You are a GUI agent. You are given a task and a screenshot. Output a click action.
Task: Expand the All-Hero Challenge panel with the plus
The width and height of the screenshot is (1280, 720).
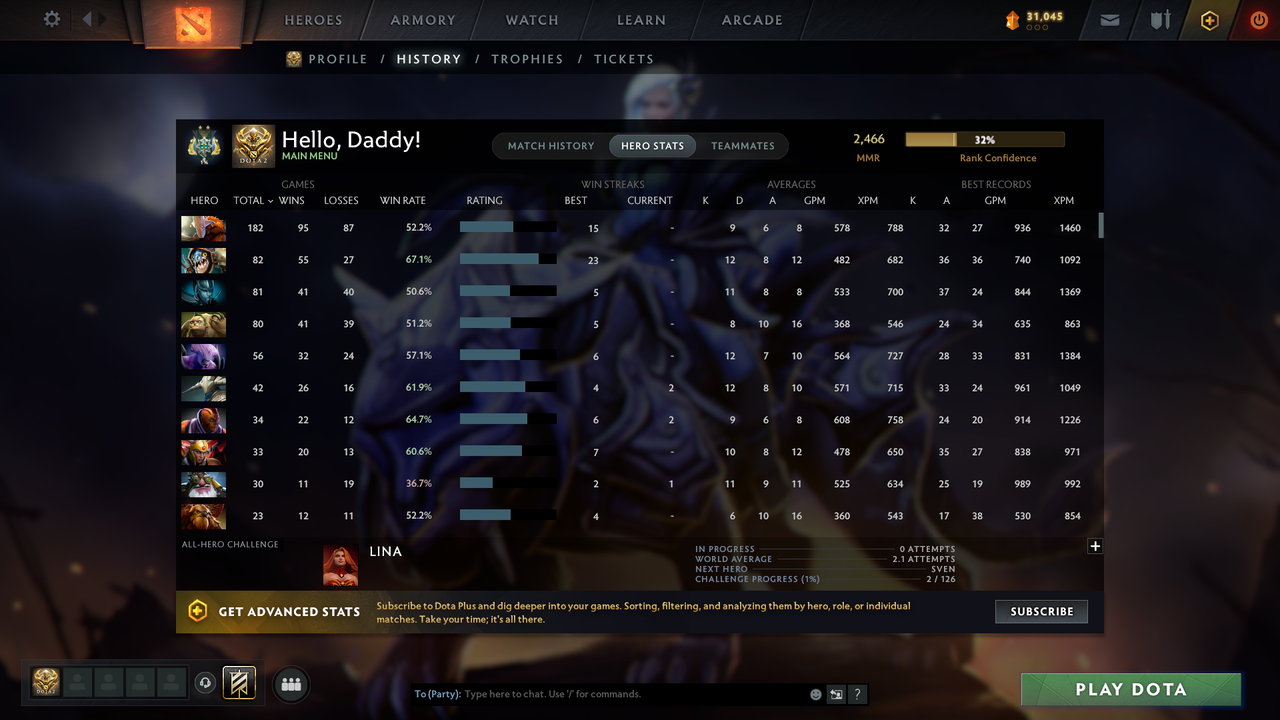click(1095, 546)
